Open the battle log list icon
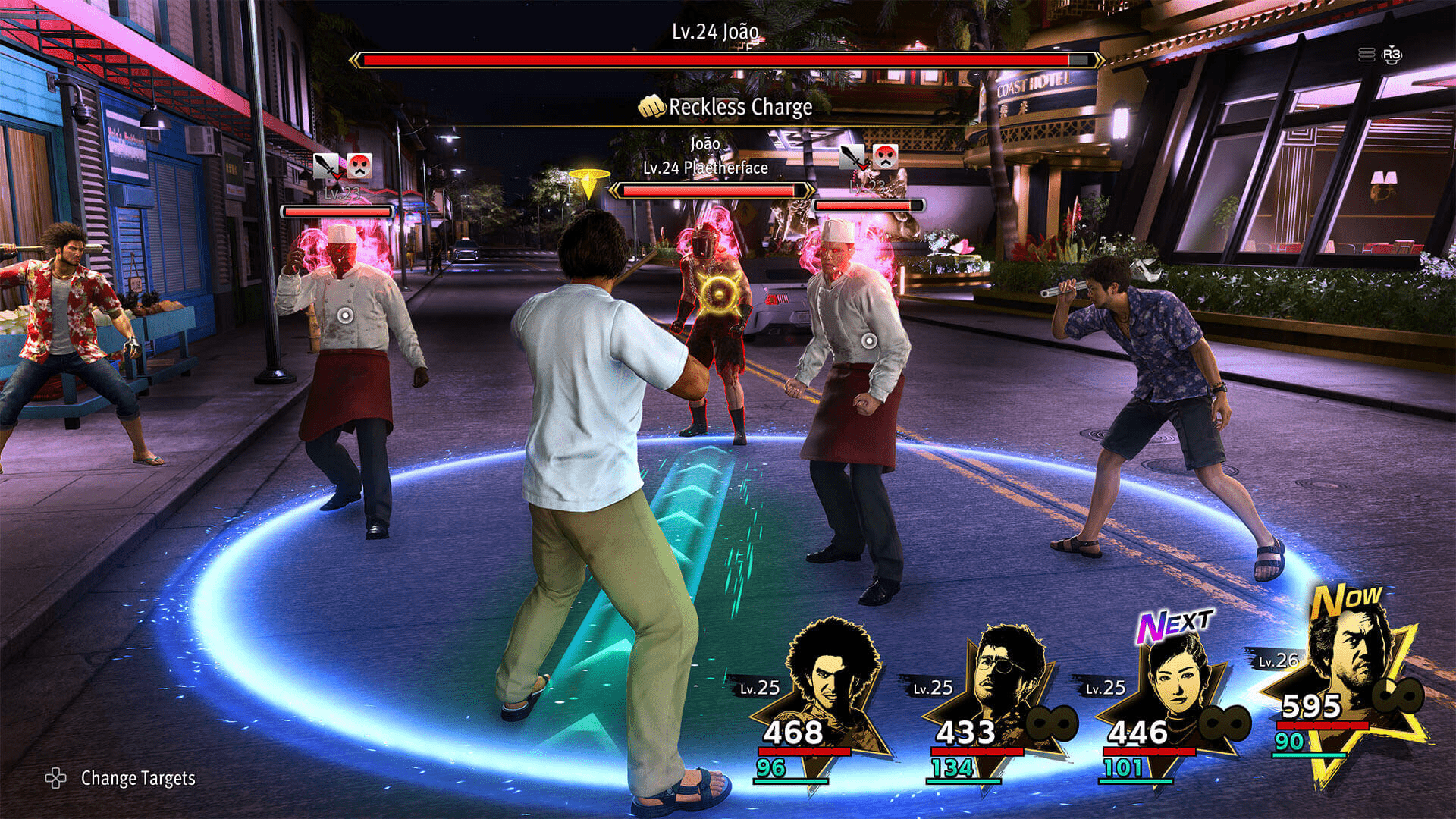Viewport: 1456px width, 819px height. (1367, 55)
